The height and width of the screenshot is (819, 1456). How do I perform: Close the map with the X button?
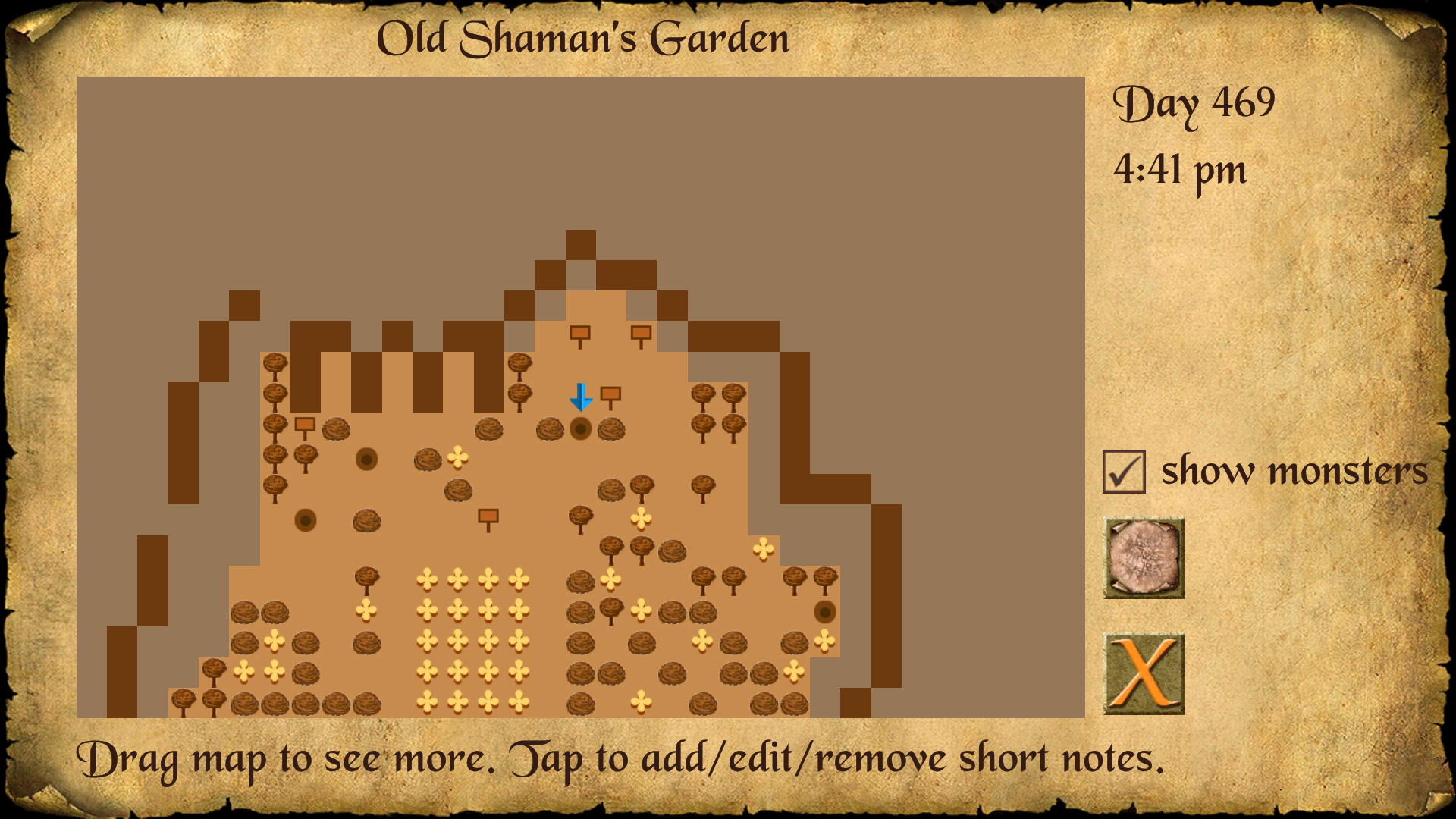pos(1144,673)
